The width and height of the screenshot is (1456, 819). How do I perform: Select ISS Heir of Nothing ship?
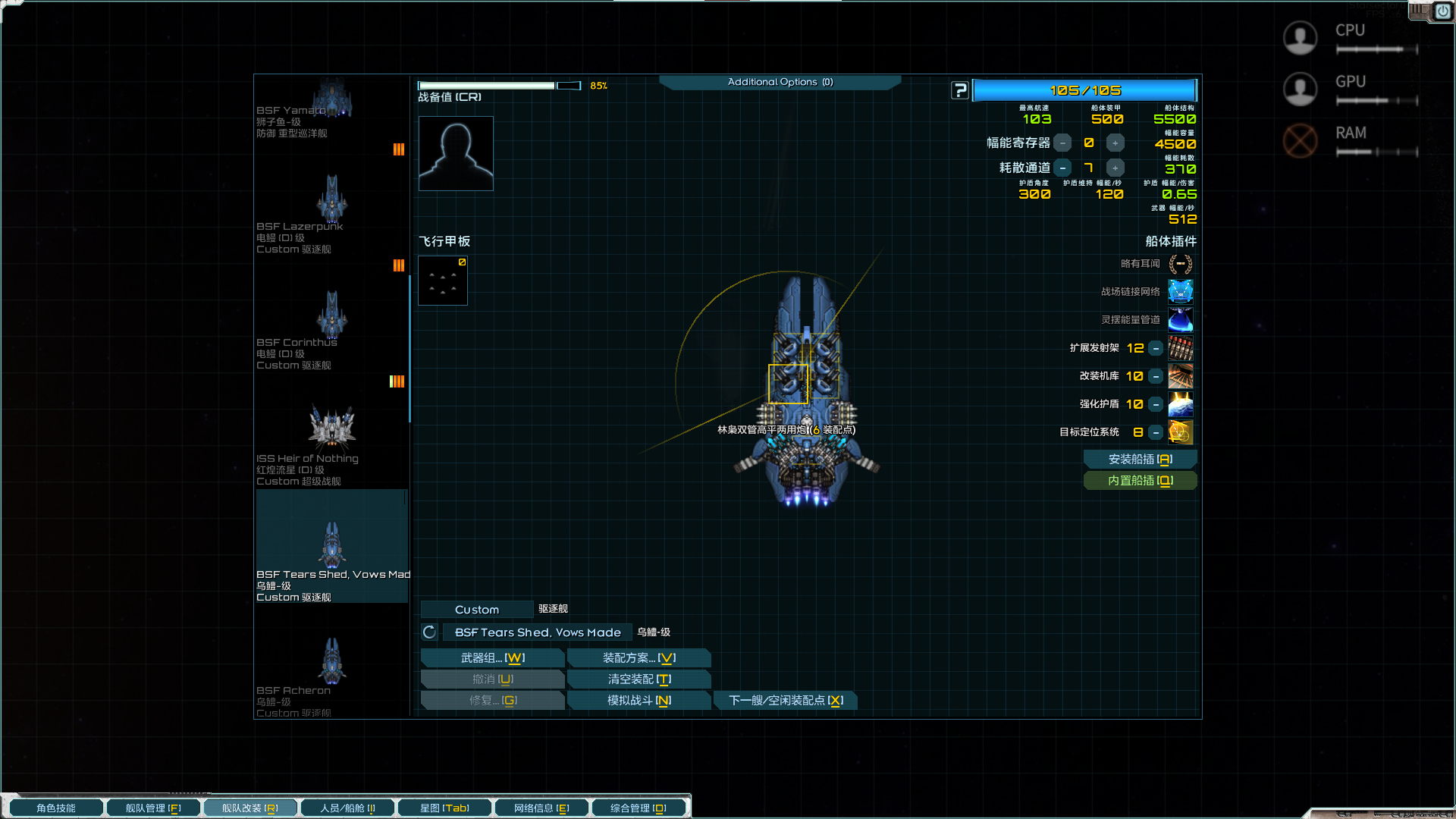(x=331, y=444)
